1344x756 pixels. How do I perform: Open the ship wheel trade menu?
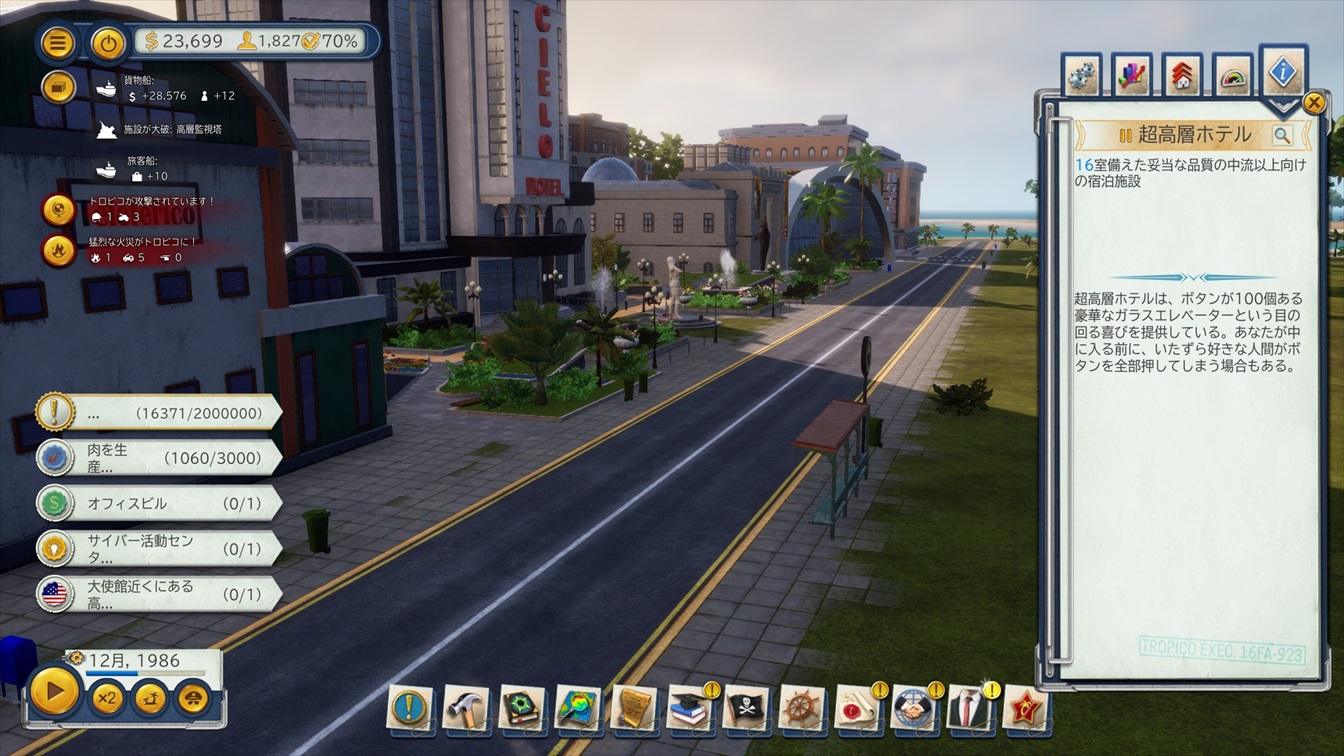tap(801, 708)
